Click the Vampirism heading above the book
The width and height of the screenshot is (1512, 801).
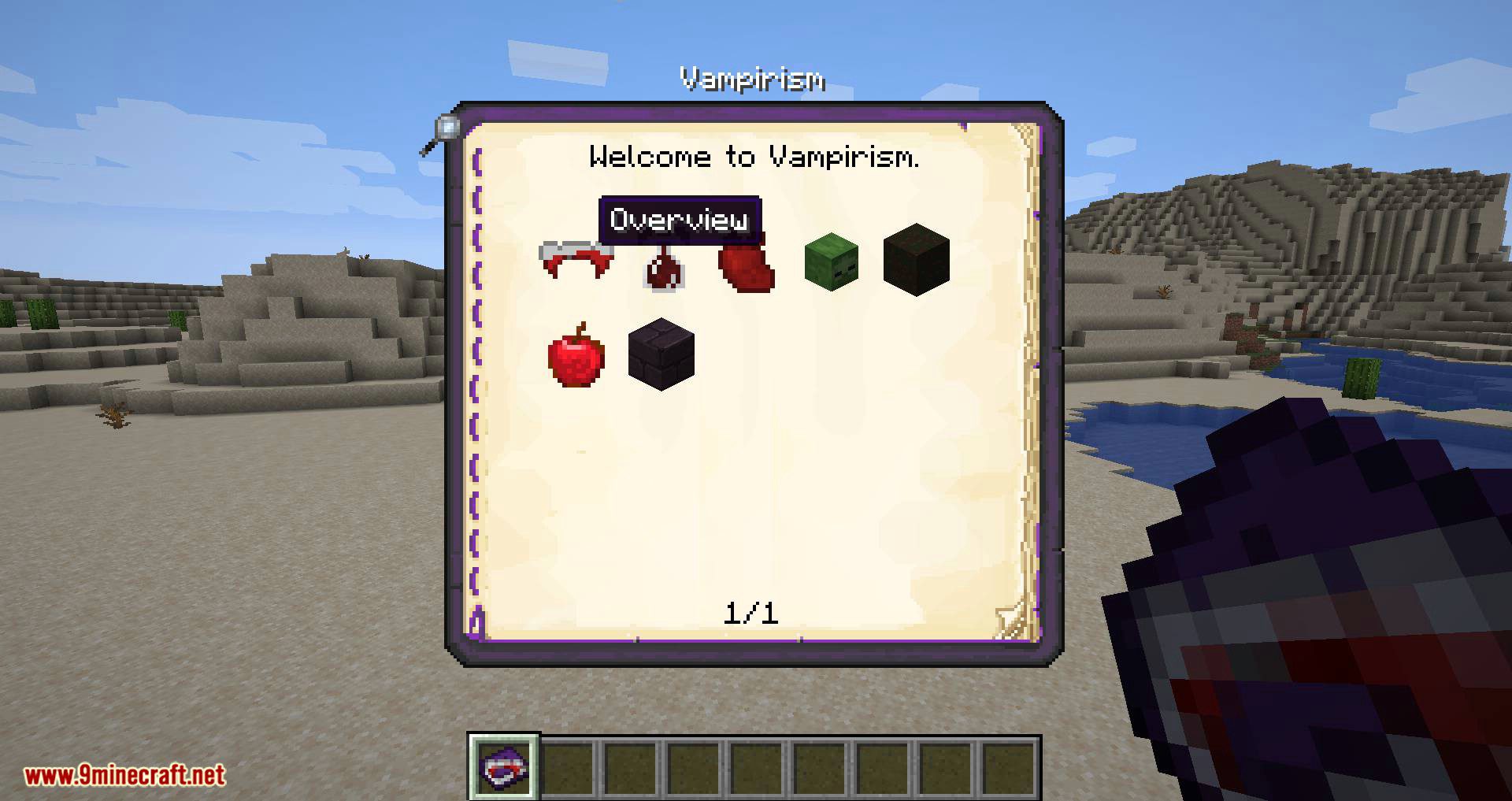click(754, 79)
